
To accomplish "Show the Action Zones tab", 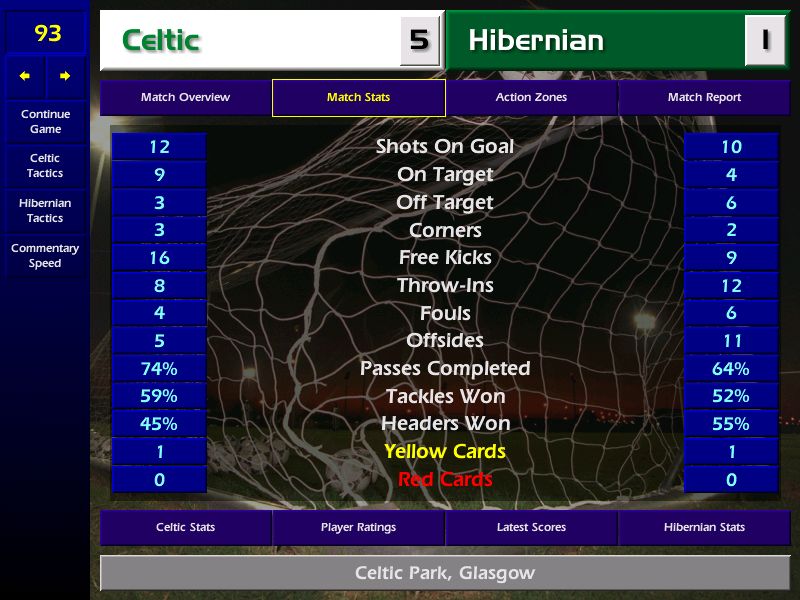I will 531,98.
